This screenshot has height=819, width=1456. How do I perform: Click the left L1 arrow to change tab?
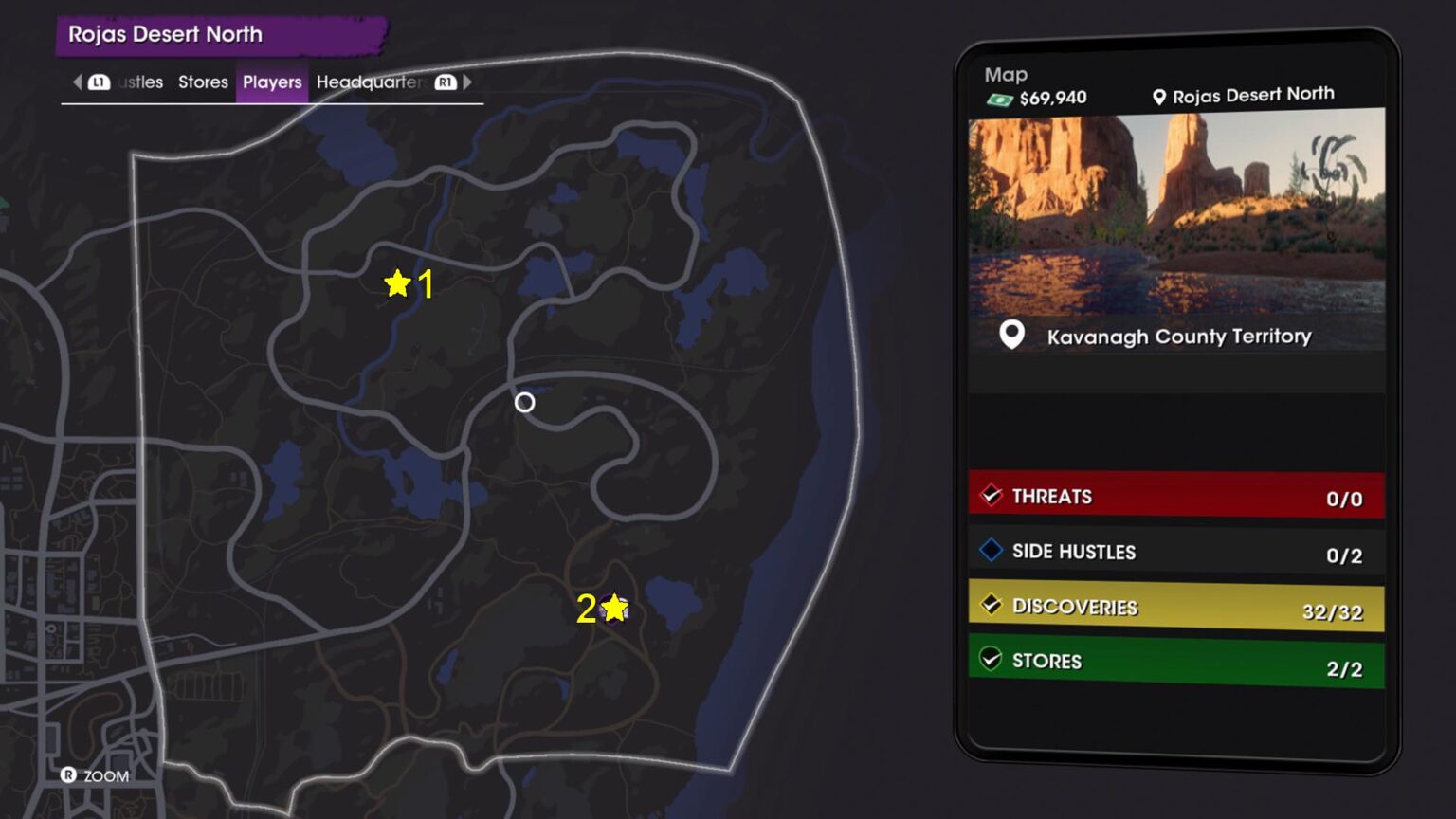pos(78,82)
